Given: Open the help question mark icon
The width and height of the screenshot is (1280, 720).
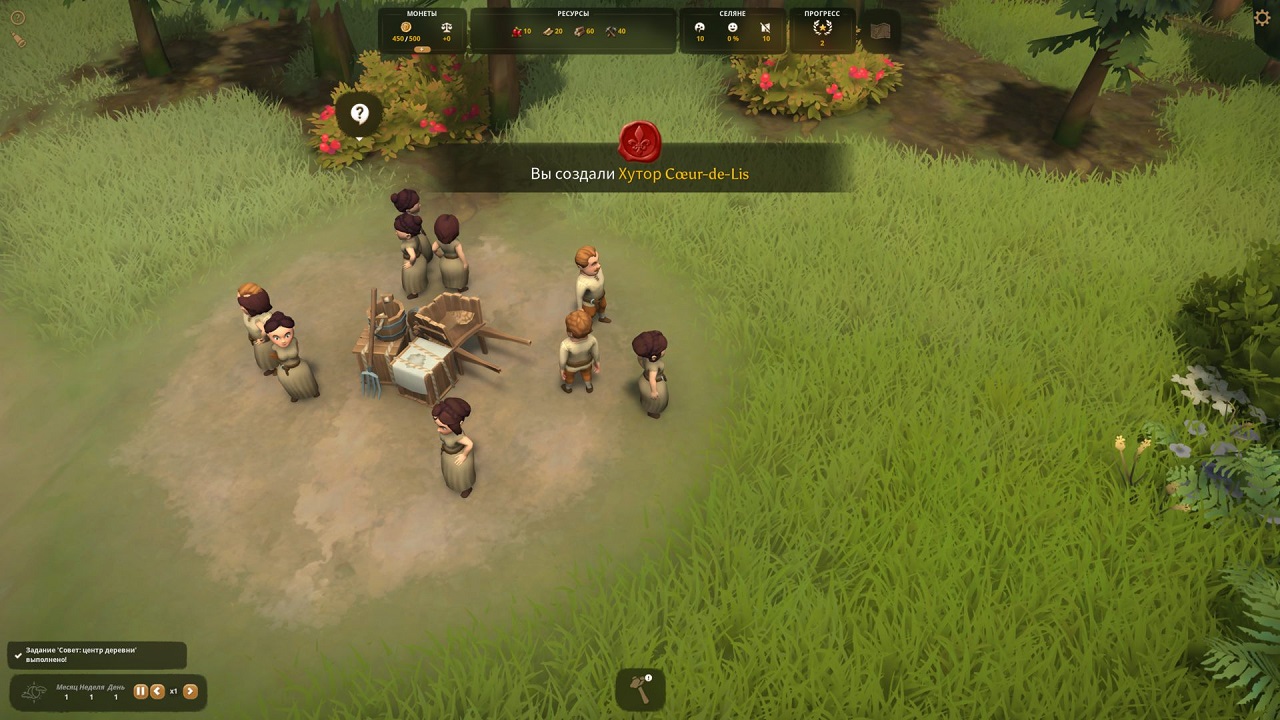Looking at the screenshot, I should tap(17, 18).
